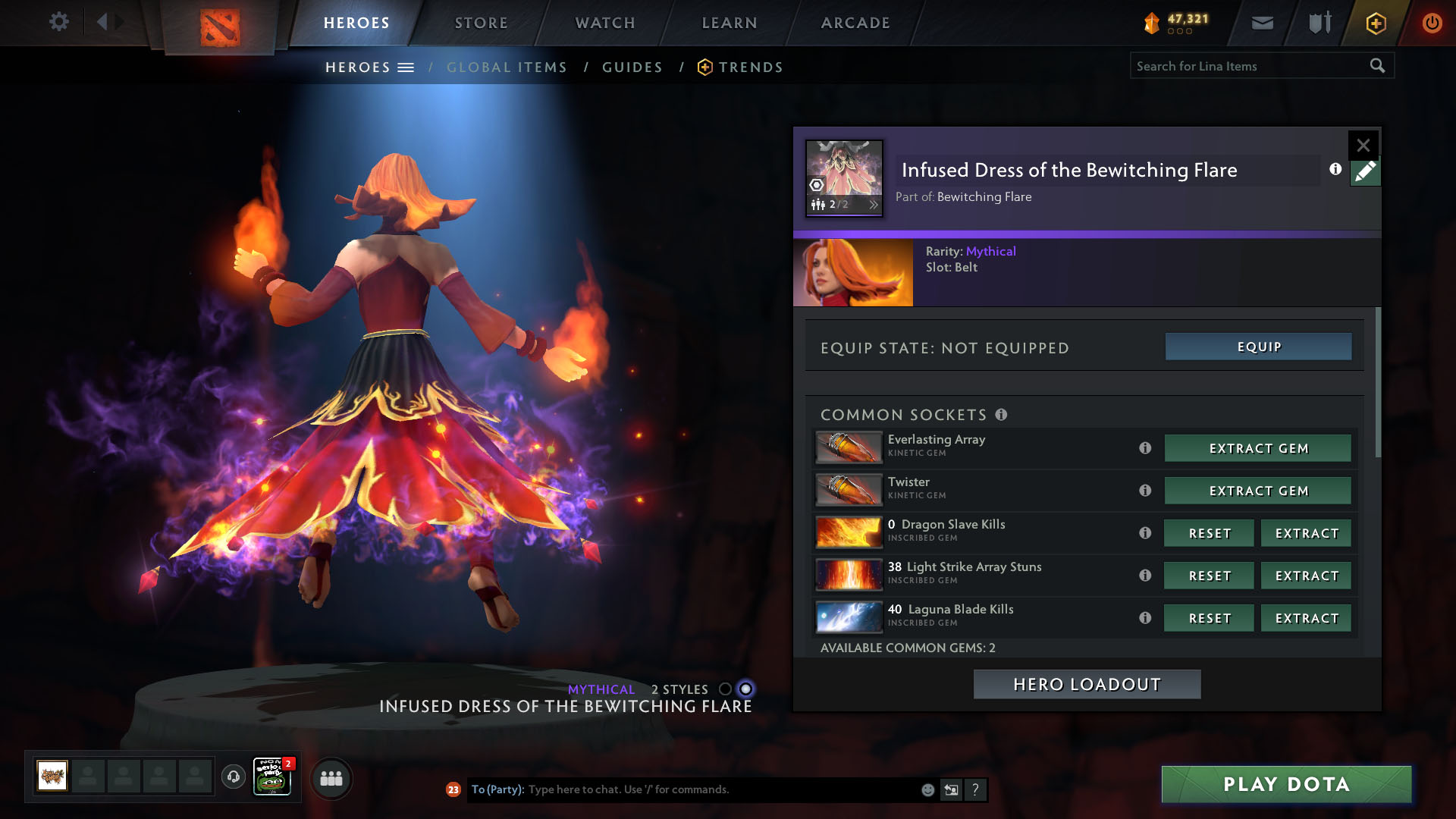
Task: Switch to the Store tab
Action: point(482,23)
